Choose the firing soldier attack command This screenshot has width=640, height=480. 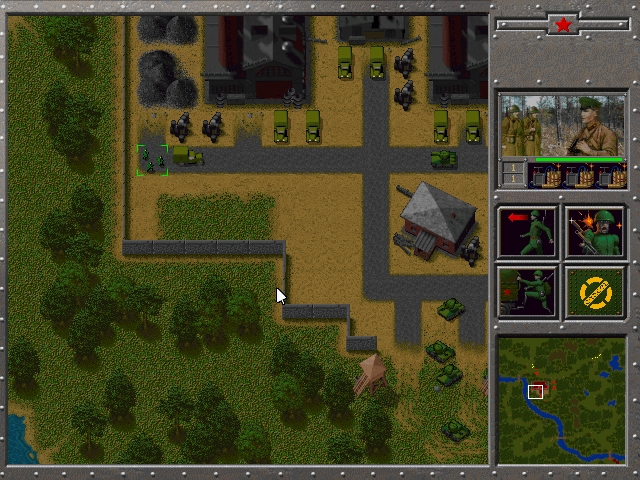(x=596, y=232)
